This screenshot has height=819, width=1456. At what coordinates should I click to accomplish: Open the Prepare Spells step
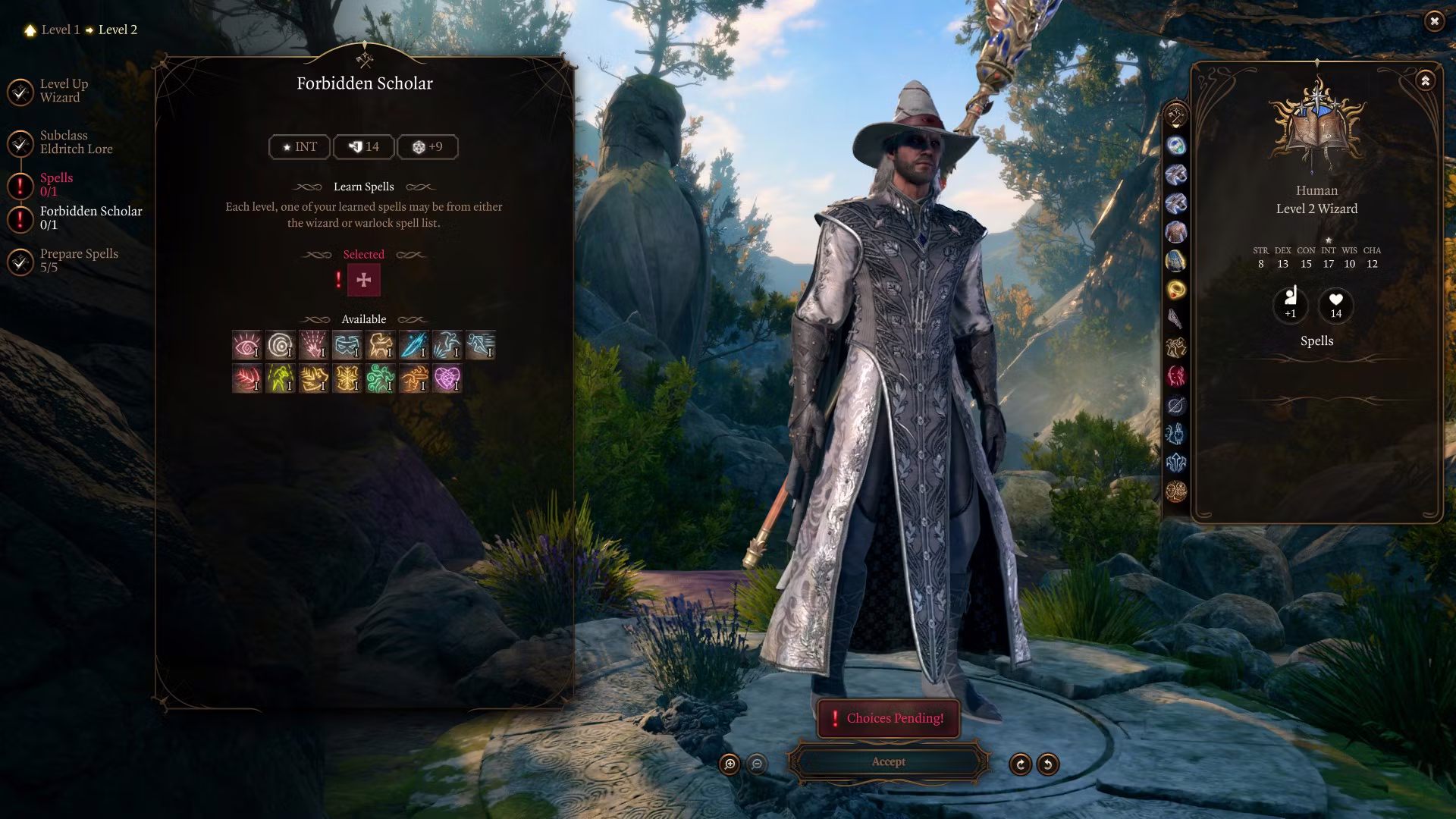tap(79, 260)
